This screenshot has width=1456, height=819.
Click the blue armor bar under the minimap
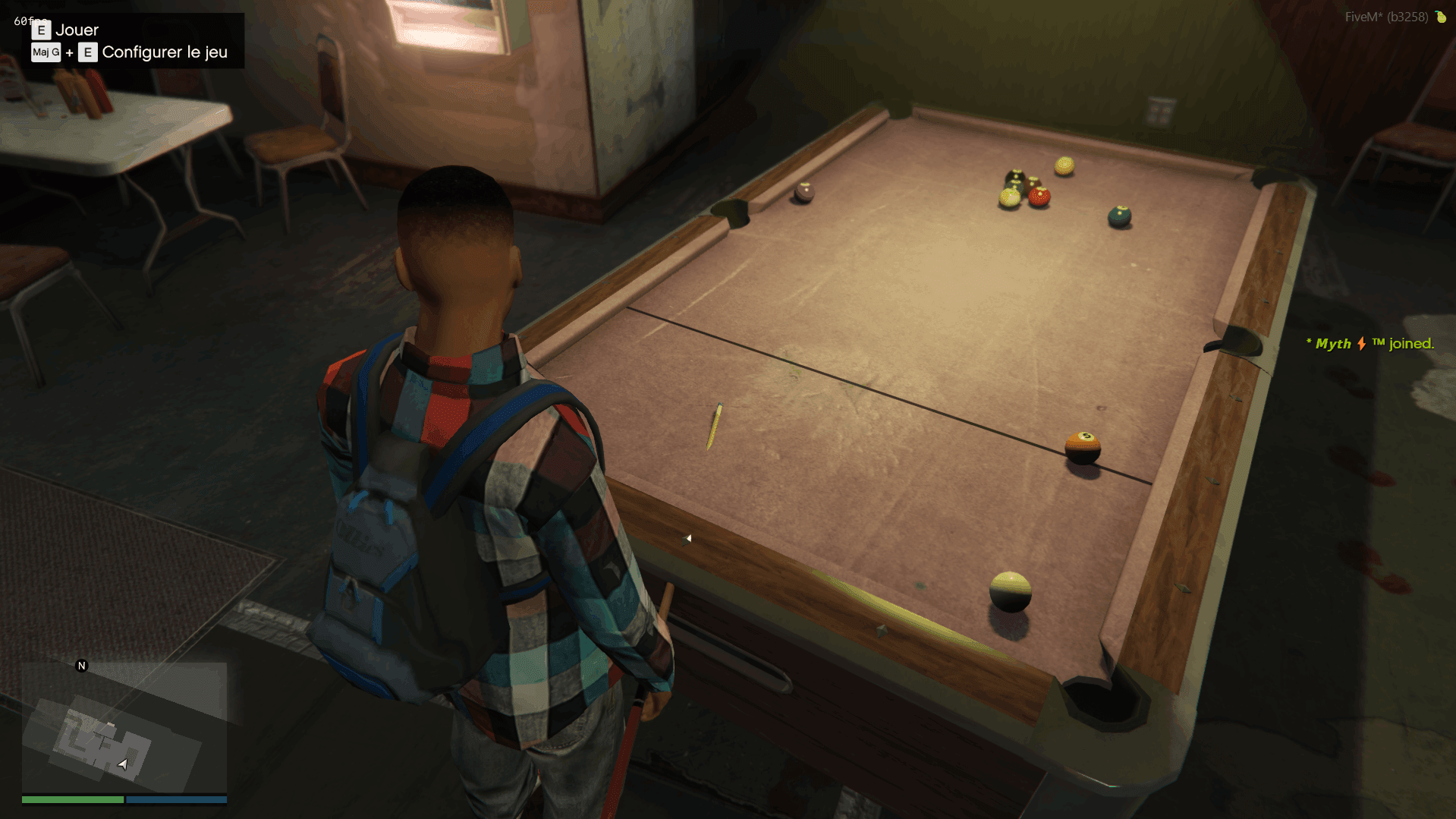click(176, 799)
